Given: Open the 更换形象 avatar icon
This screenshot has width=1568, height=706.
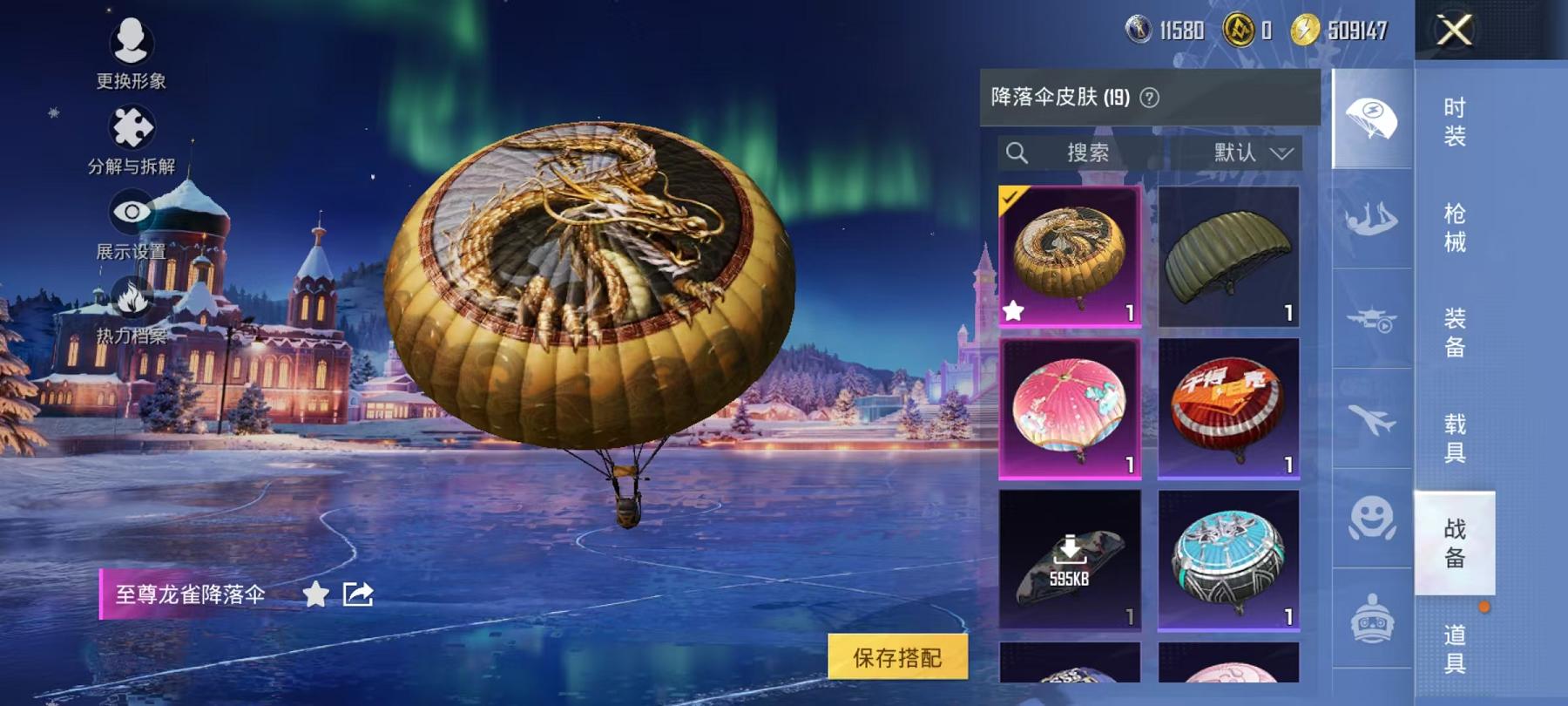Looking at the screenshot, I should [131, 42].
